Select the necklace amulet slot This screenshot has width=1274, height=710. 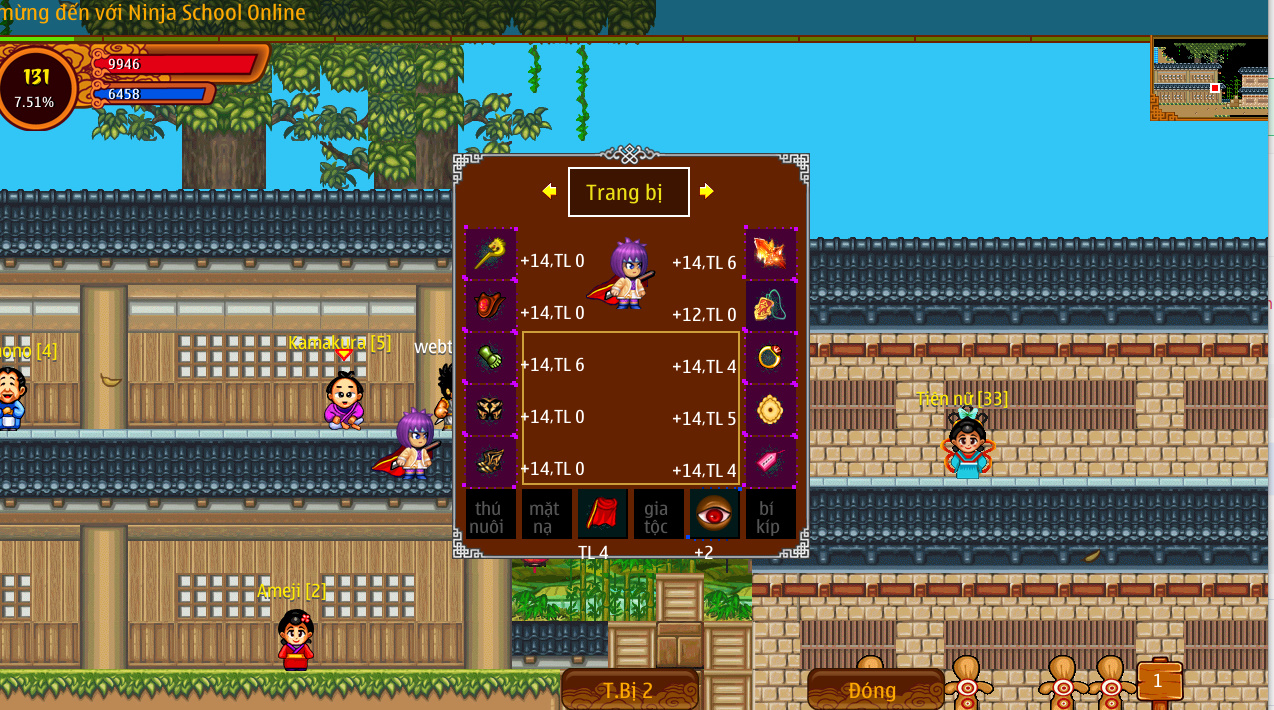pos(771,306)
